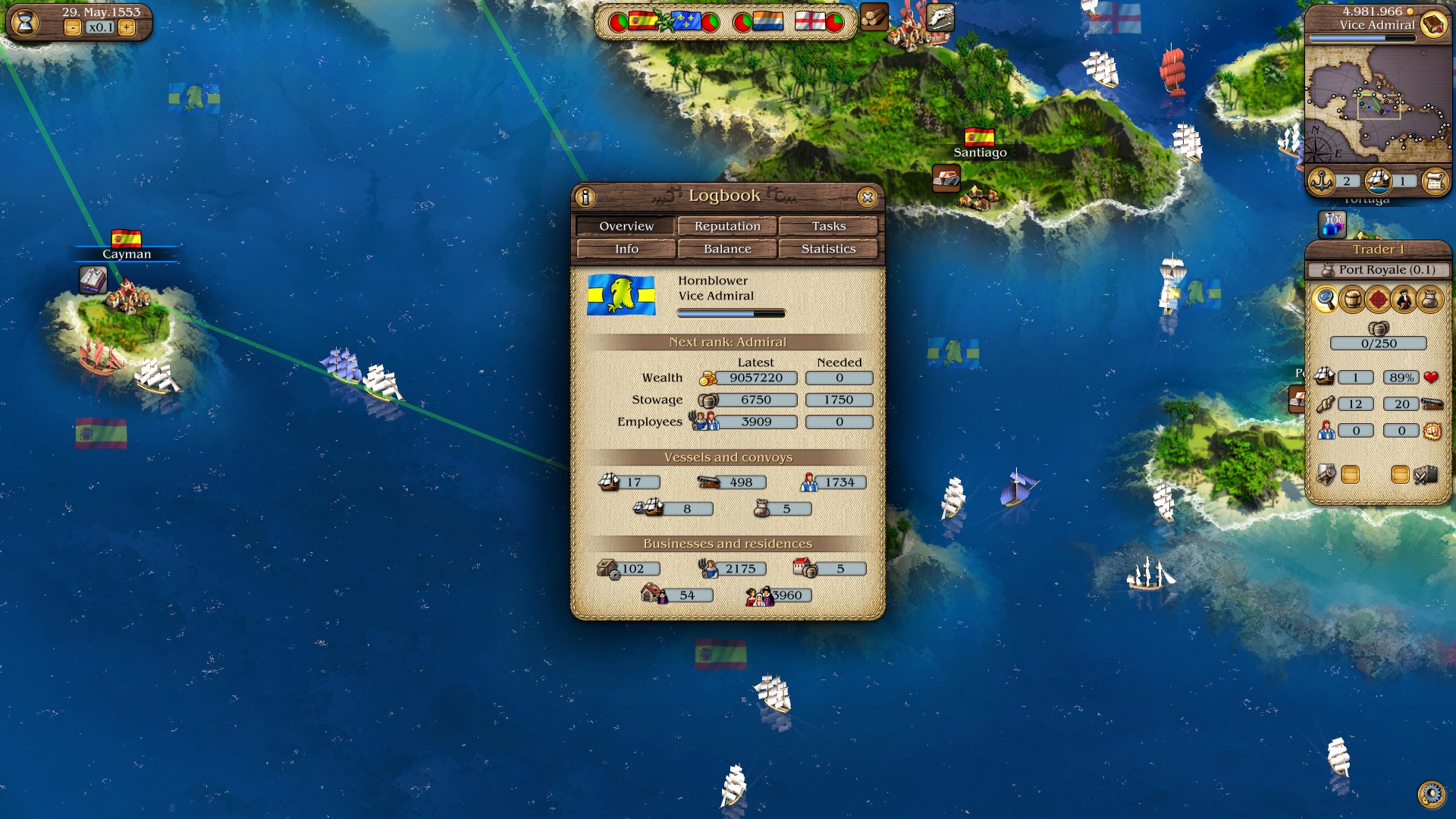This screenshot has width=1456, height=819.
Task: Open the barrel cargo button for Trader 1
Action: pyautogui.click(x=1352, y=300)
